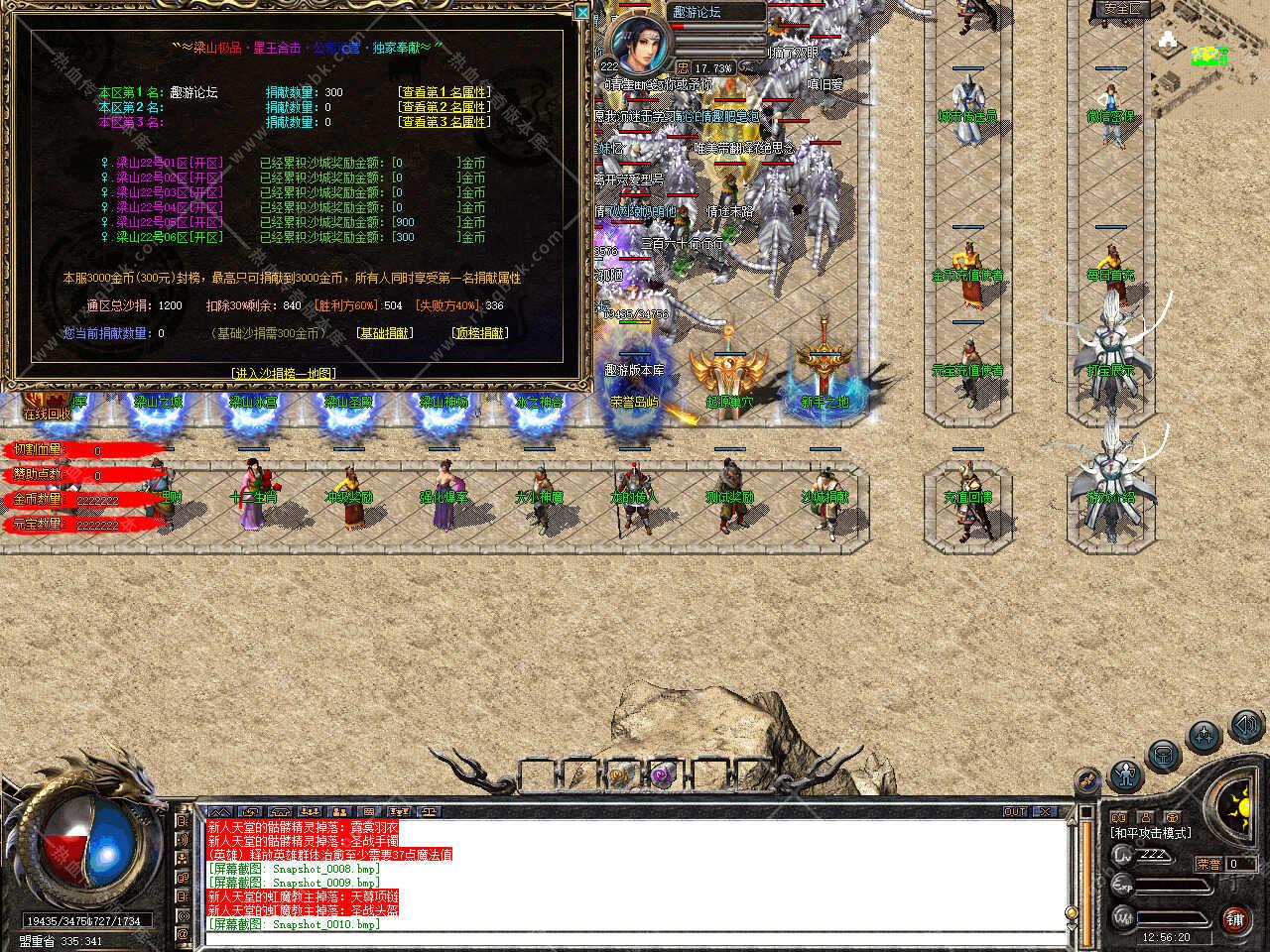Enter the 沙捐榜 map link
This screenshot has height=952, width=1270.
click(283, 373)
